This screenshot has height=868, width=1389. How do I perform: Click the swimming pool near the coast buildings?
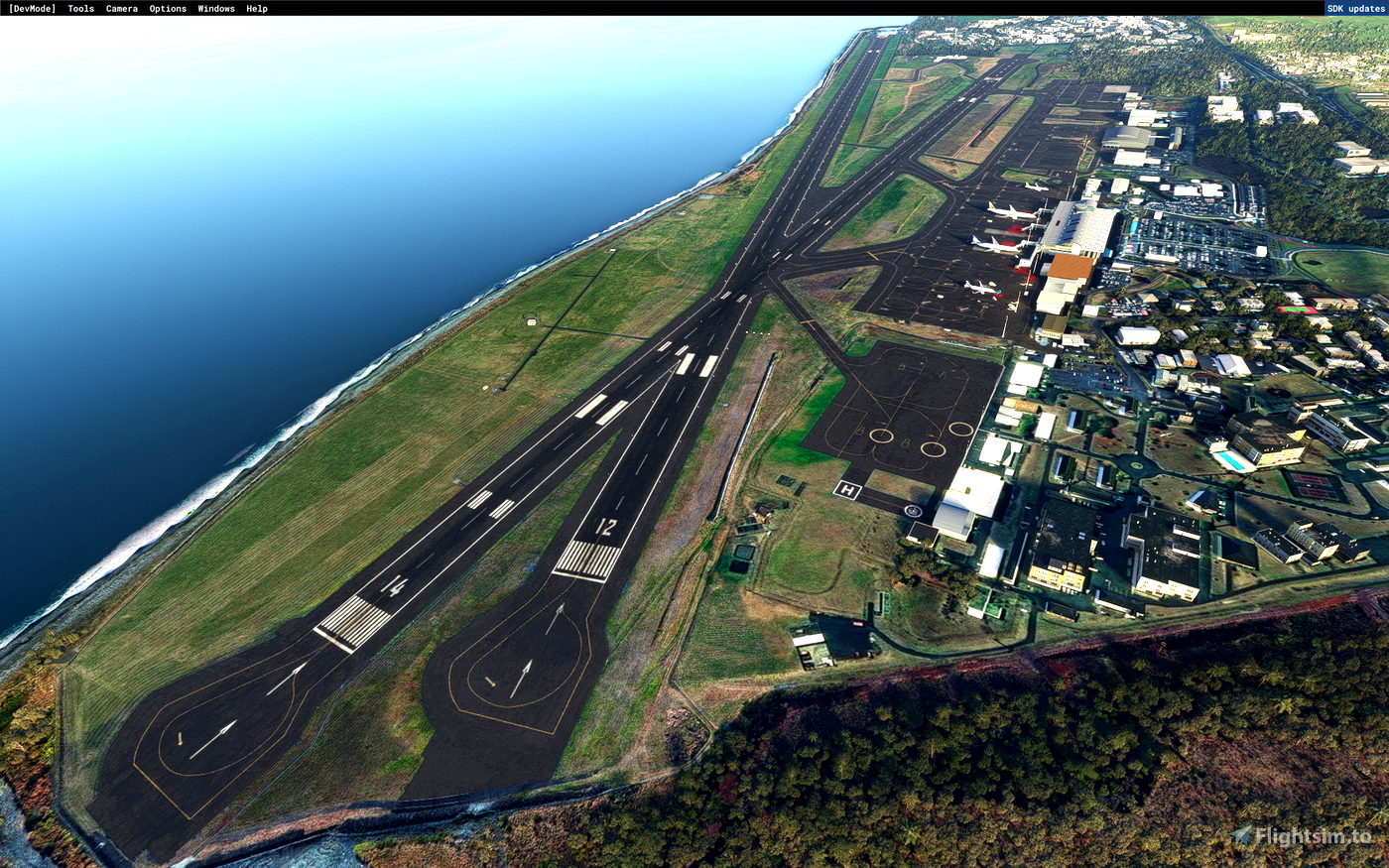coord(1232,462)
